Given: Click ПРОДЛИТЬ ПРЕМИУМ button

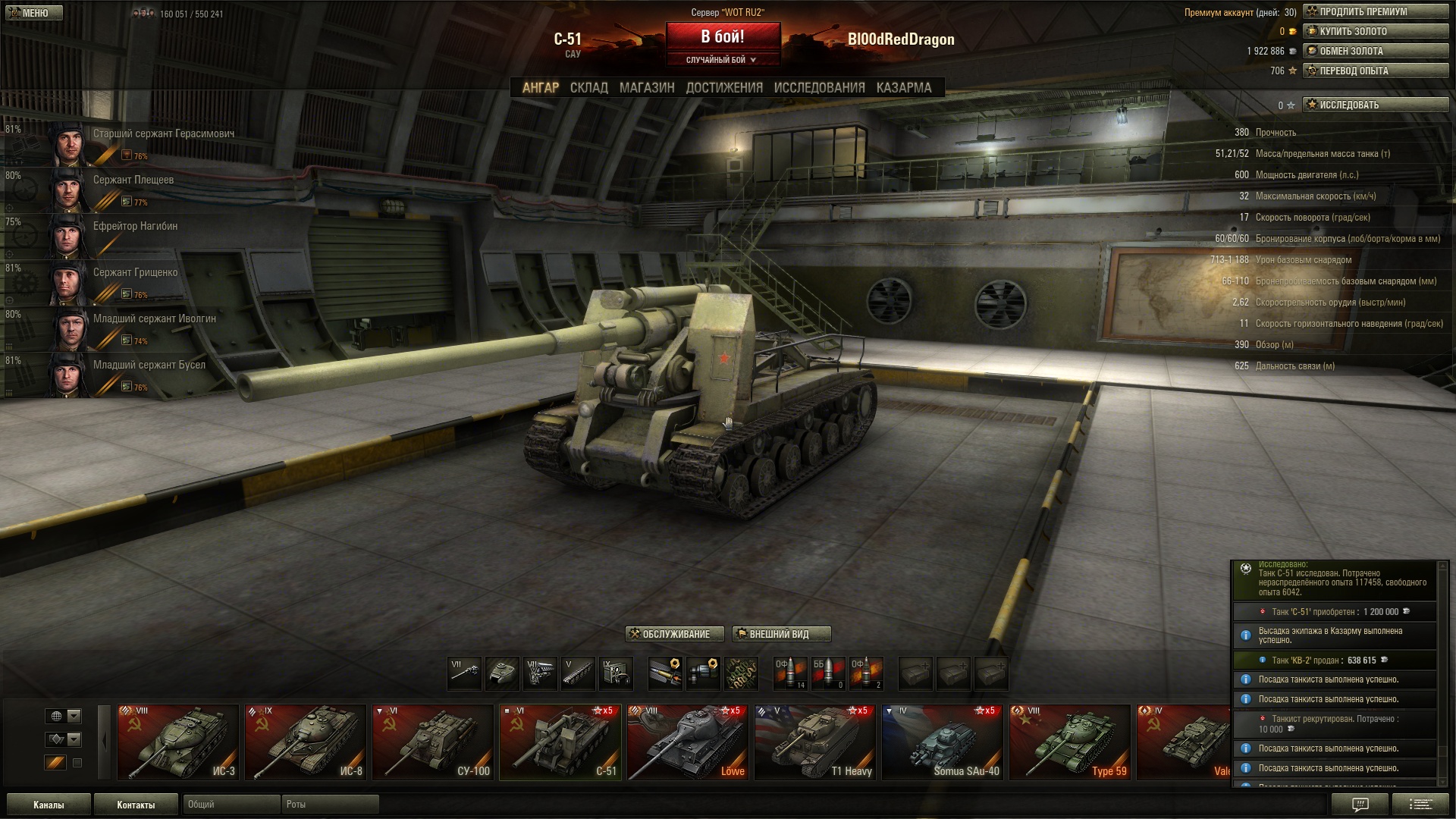Looking at the screenshot, I should [x=1375, y=11].
